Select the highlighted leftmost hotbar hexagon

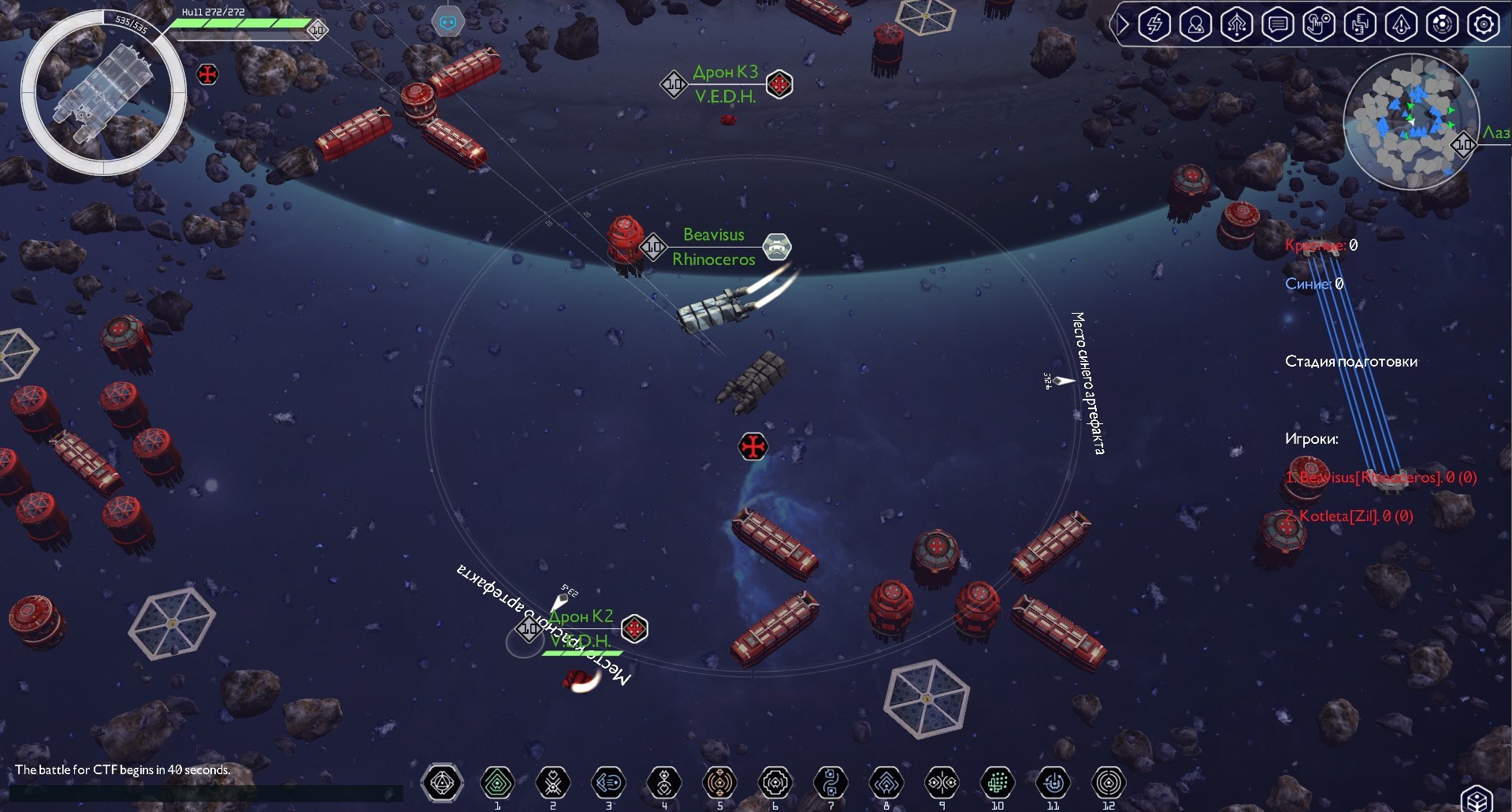[442, 783]
